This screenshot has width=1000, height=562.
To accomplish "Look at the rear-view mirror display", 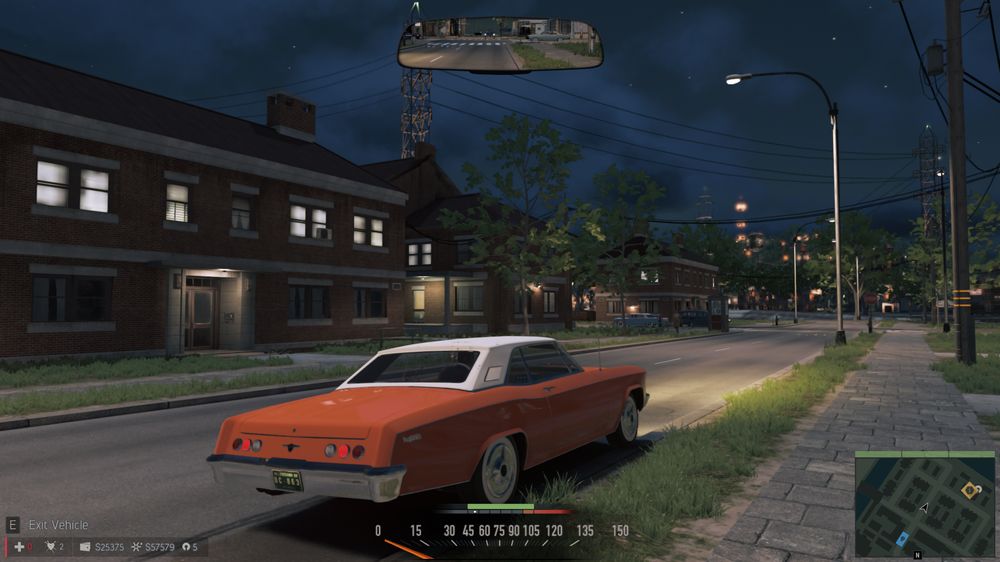I will coord(500,44).
